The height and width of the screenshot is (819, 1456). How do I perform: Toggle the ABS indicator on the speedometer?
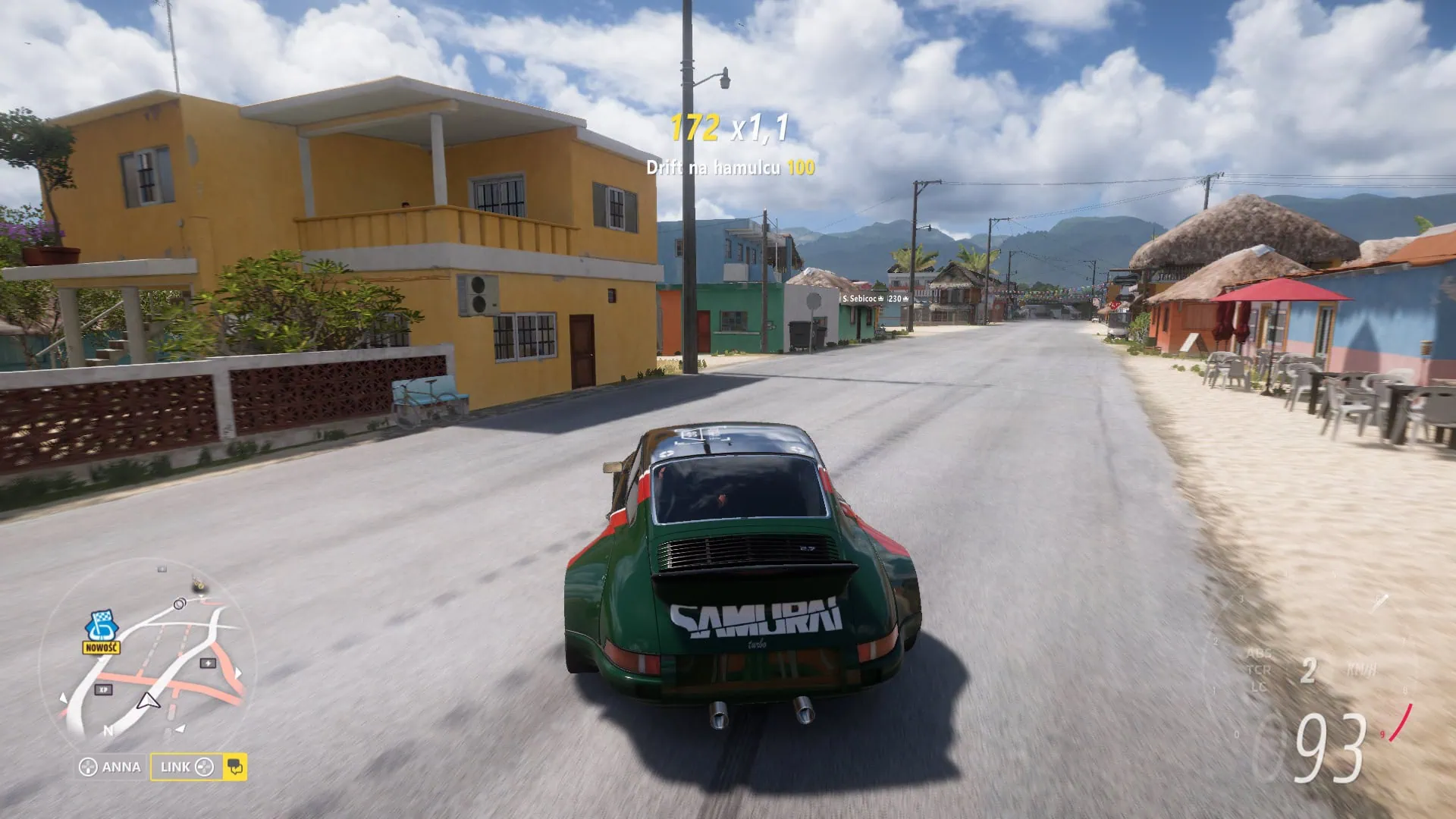click(x=1258, y=654)
